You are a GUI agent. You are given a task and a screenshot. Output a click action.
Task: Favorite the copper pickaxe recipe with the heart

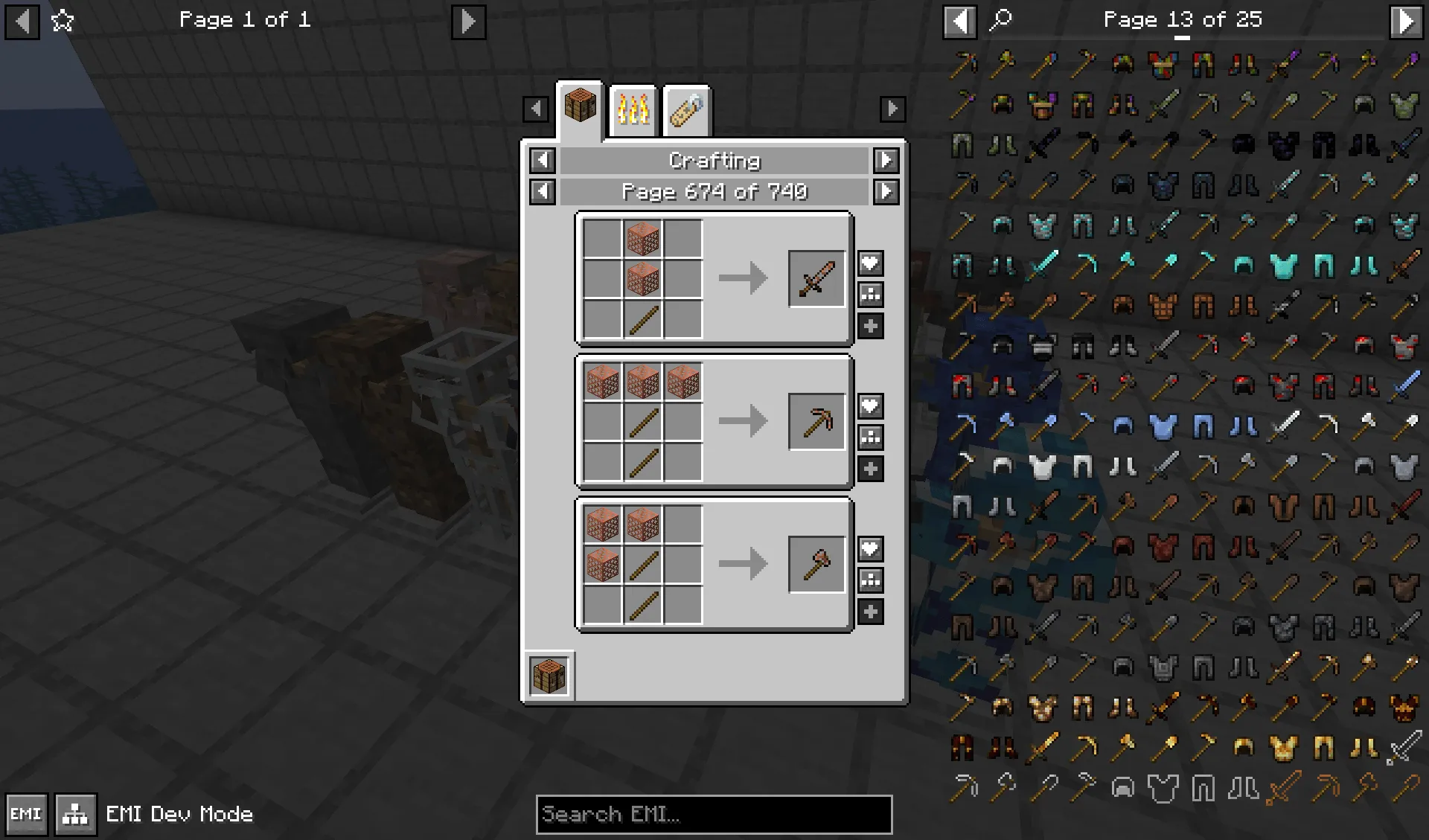pyautogui.click(x=870, y=405)
